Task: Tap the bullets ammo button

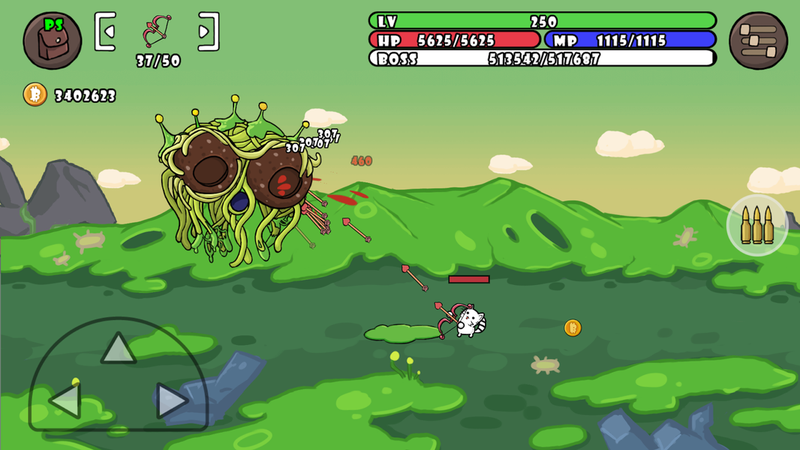Action: [x=757, y=225]
